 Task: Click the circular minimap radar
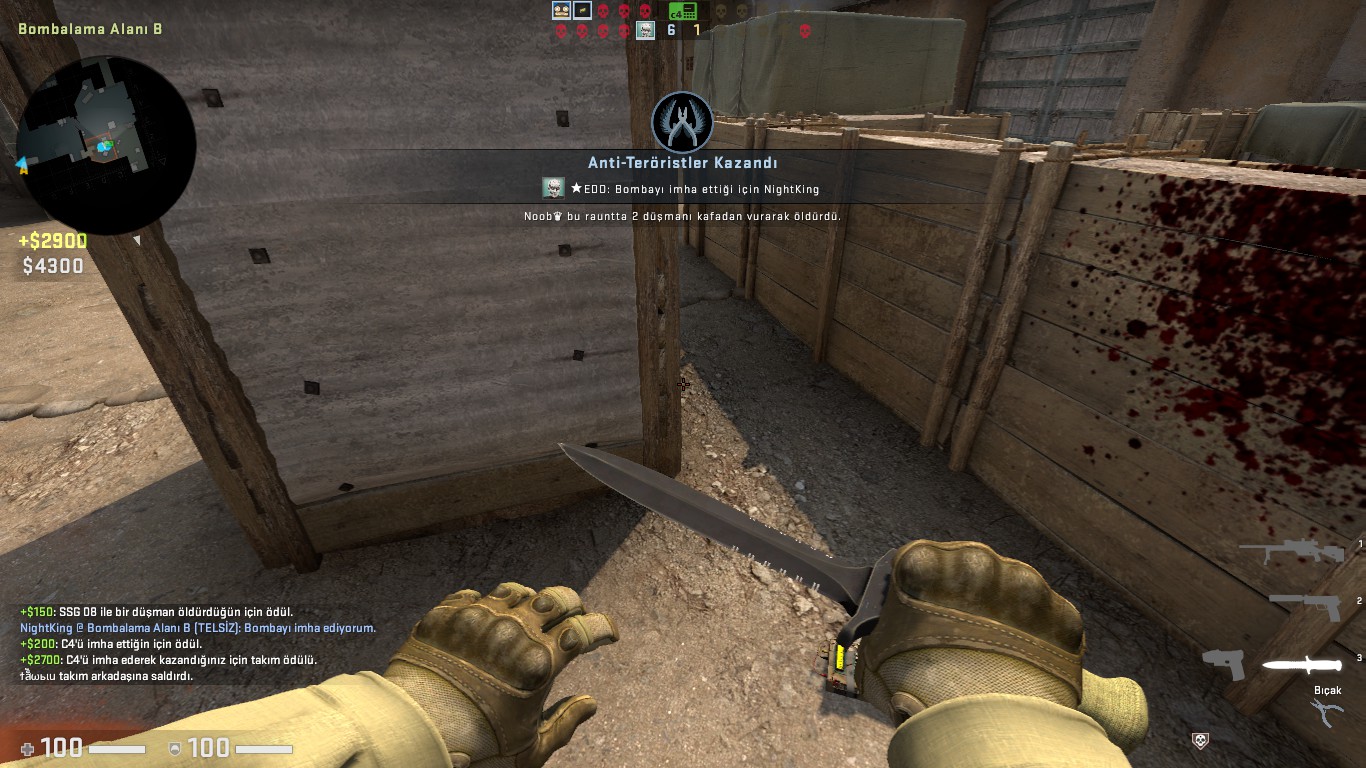105,145
